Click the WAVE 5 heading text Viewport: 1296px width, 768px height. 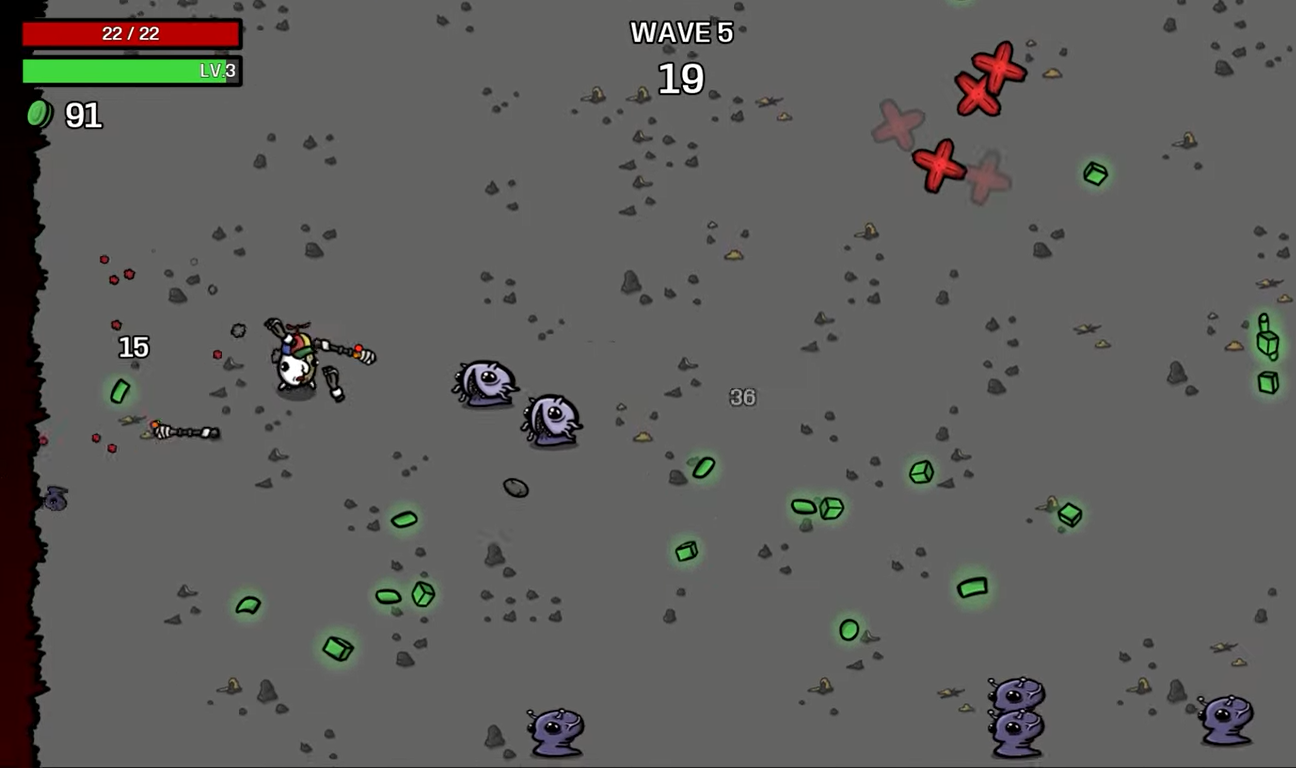(681, 34)
